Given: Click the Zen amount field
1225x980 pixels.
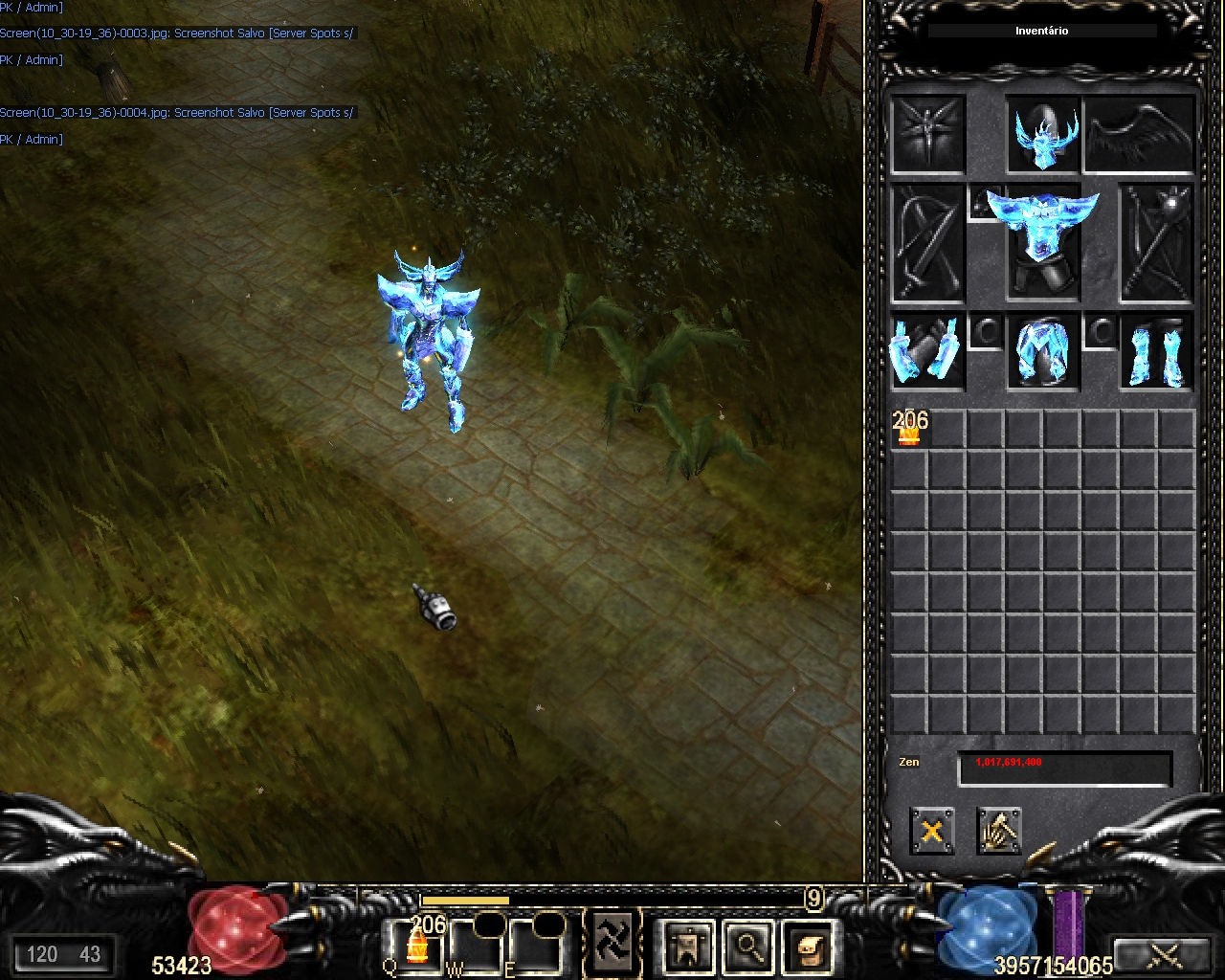Looking at the screenshot, I should tap(1064, 768).
